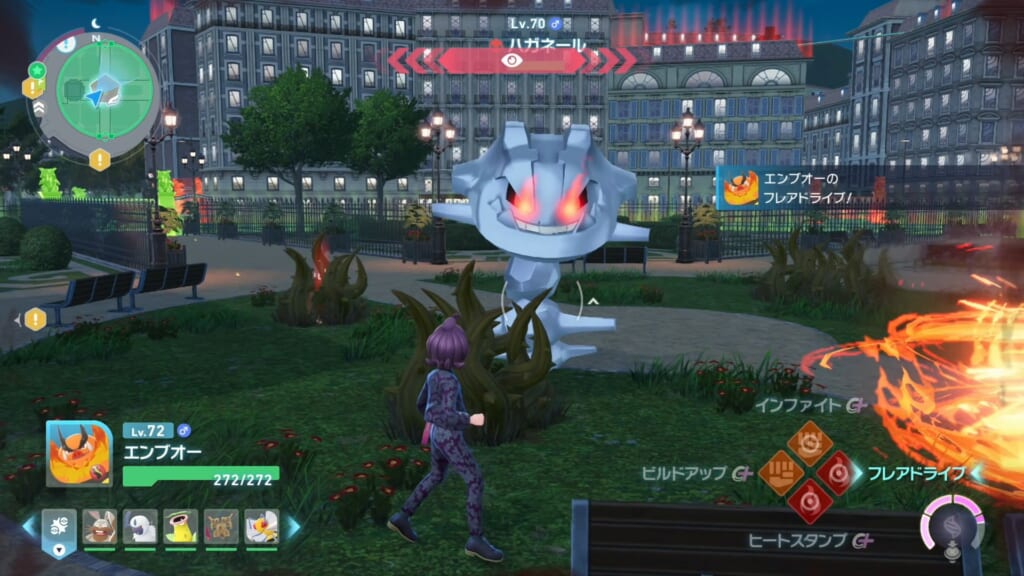
Task: Switch to the Victreebel party slot
Action: [x=181, y=526]
